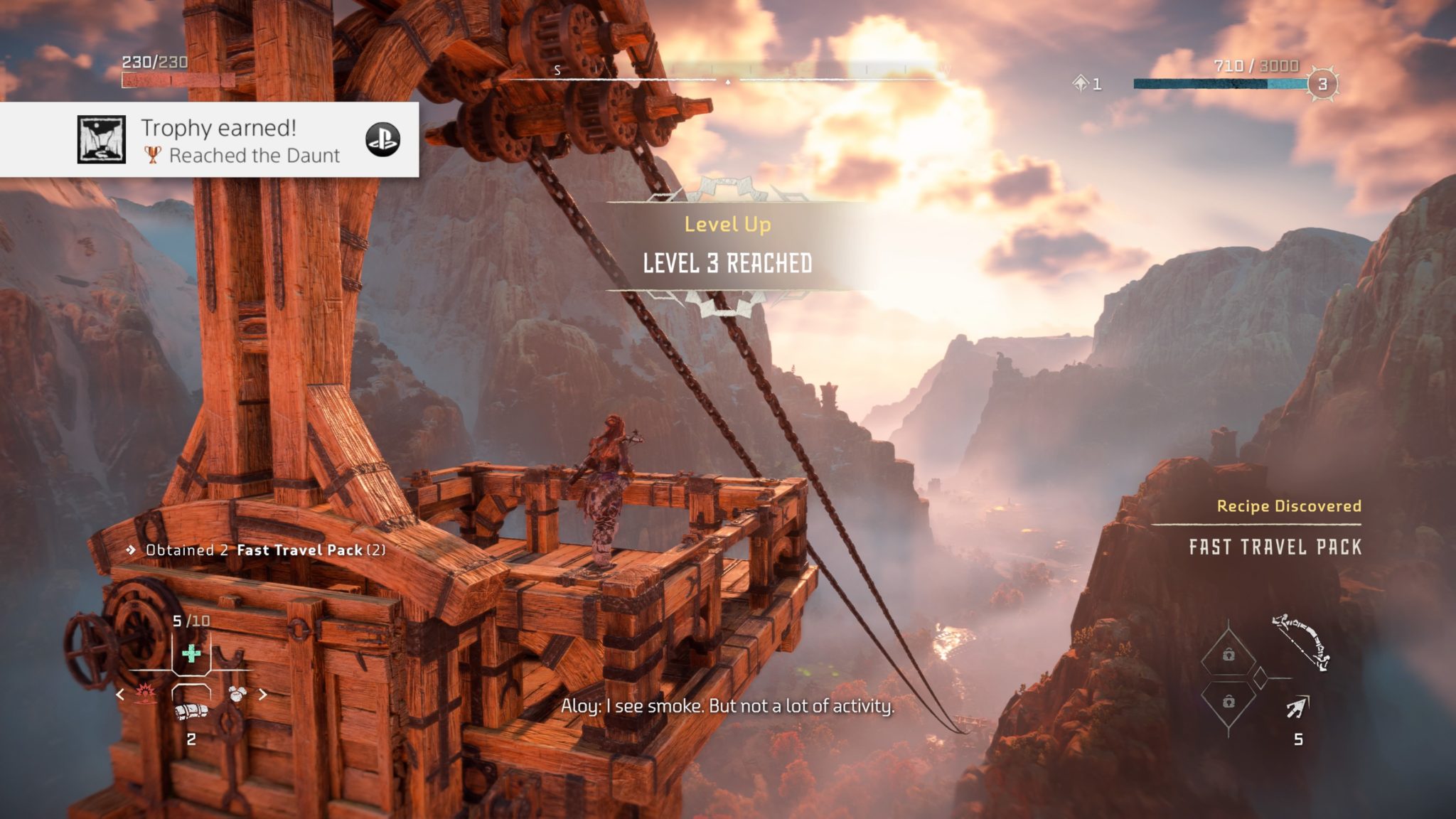Screen dimensions: 1456x819
Task: Select the green health potion quickslot
Action: click(191, 653)
